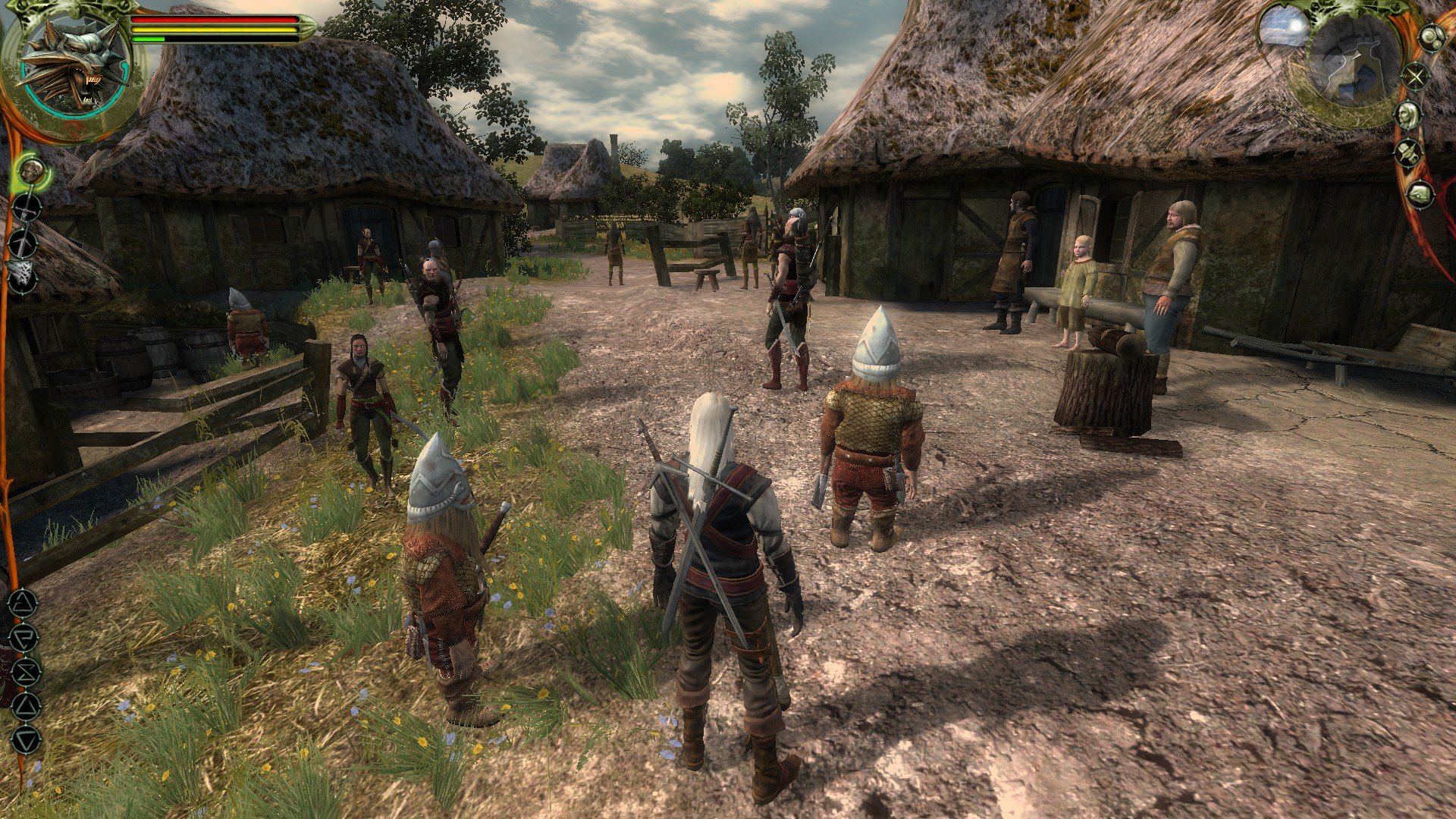Select the upper sword slot on the left
The image size is (1456, 819).
27,208
